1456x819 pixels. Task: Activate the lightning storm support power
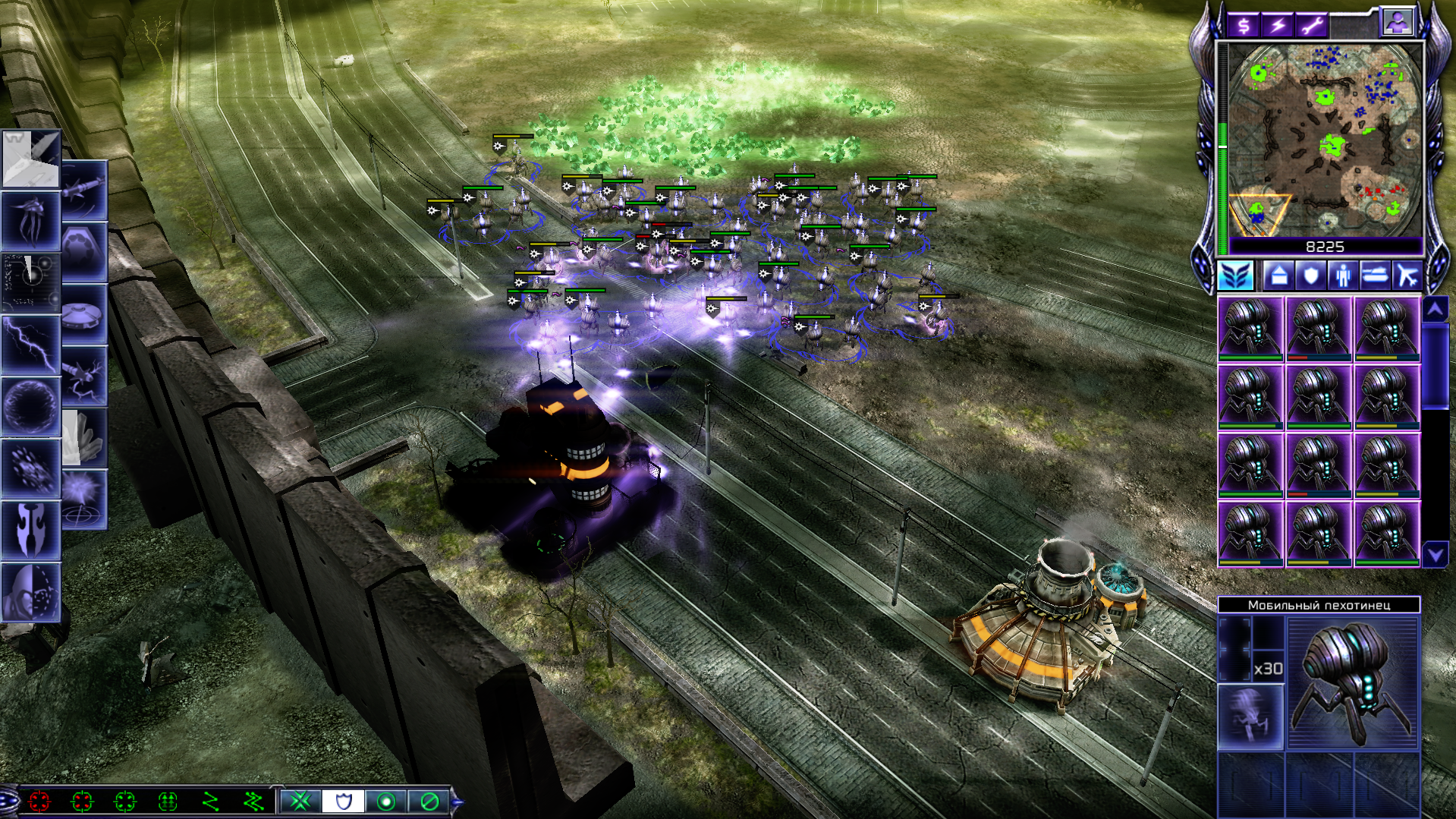point(31,344)
